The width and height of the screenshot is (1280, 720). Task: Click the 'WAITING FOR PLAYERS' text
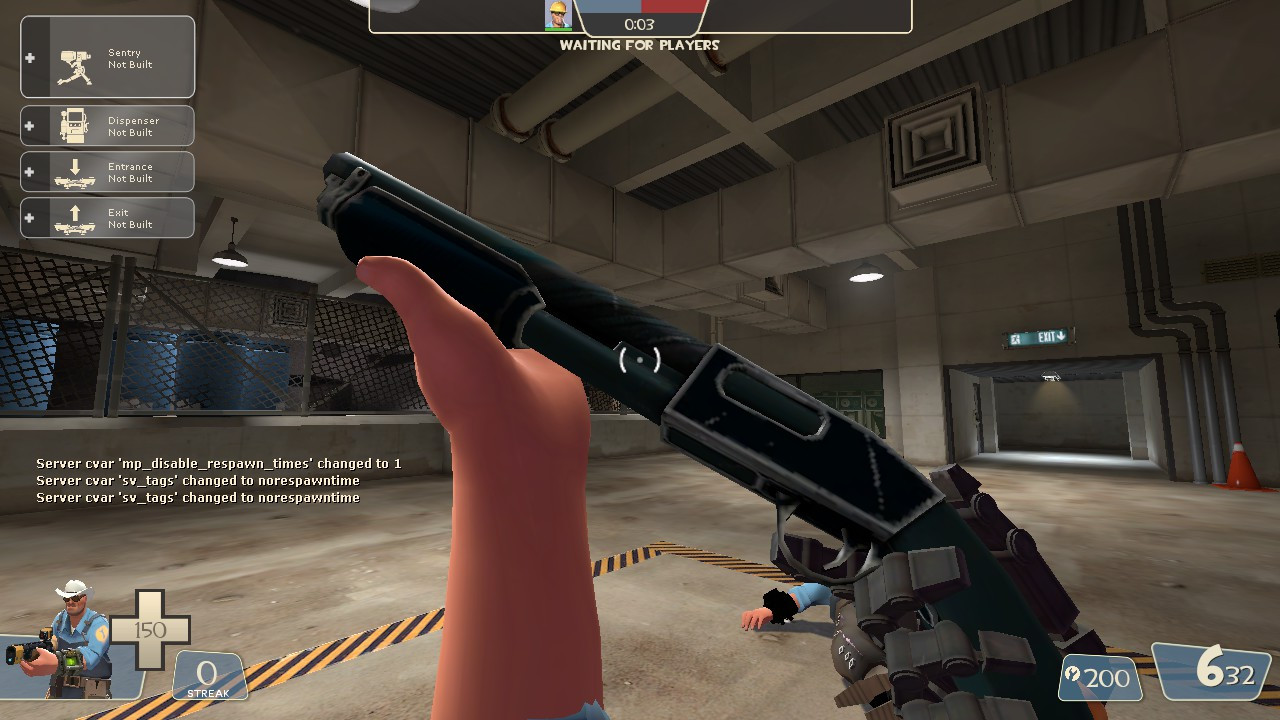tap(638, 45)
